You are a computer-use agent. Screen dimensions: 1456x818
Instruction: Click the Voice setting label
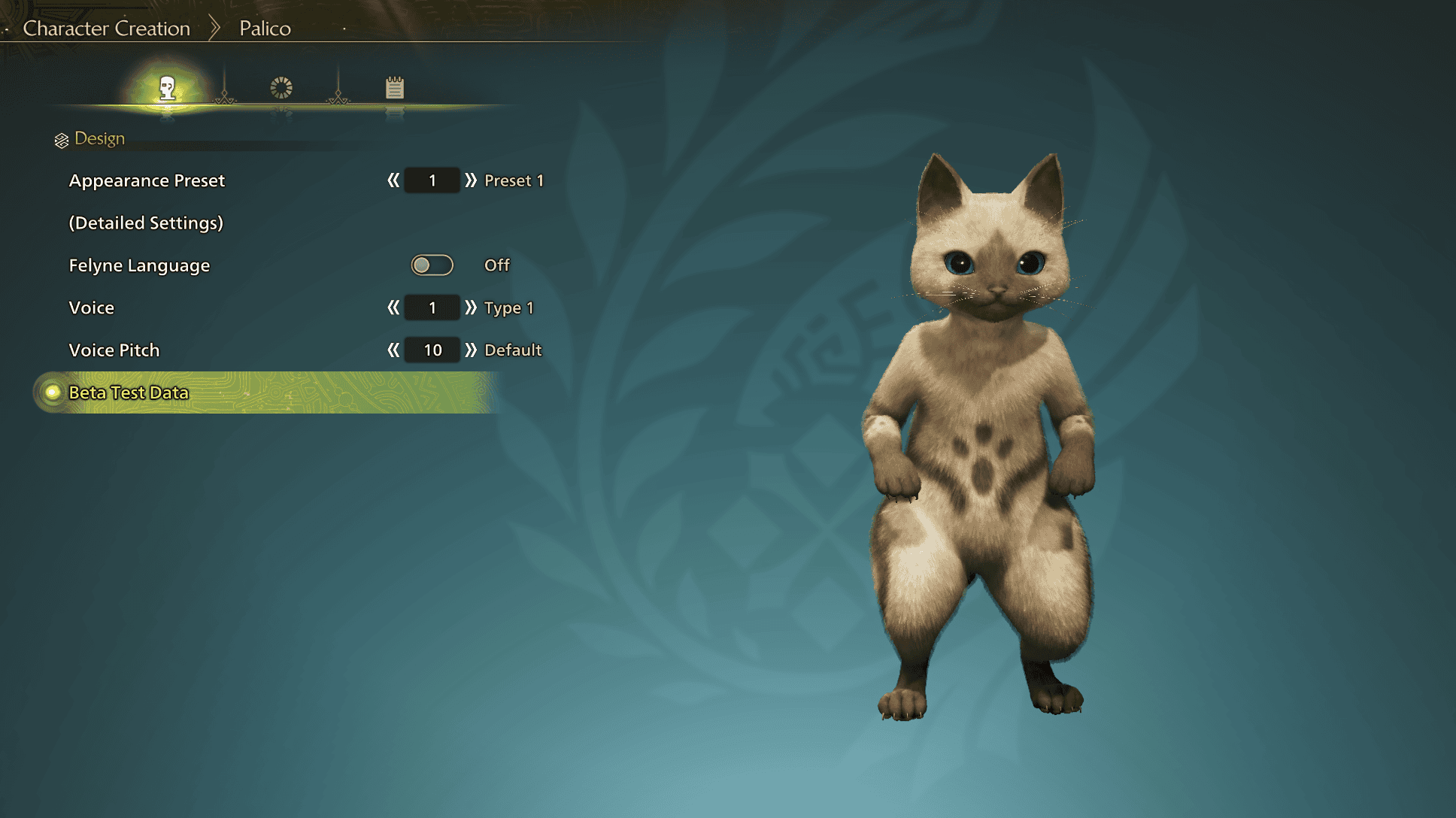(92, 308)
